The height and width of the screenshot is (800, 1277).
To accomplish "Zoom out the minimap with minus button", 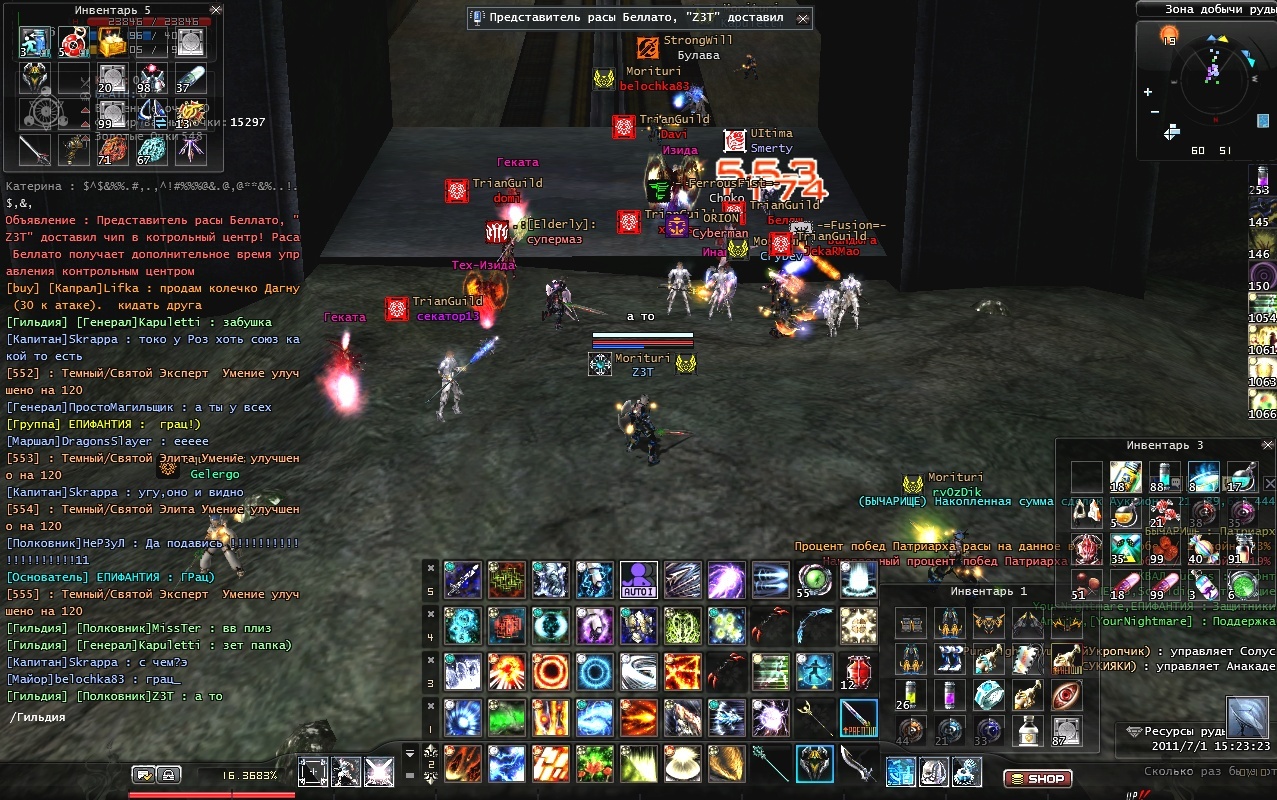I will pos(1155,111).
